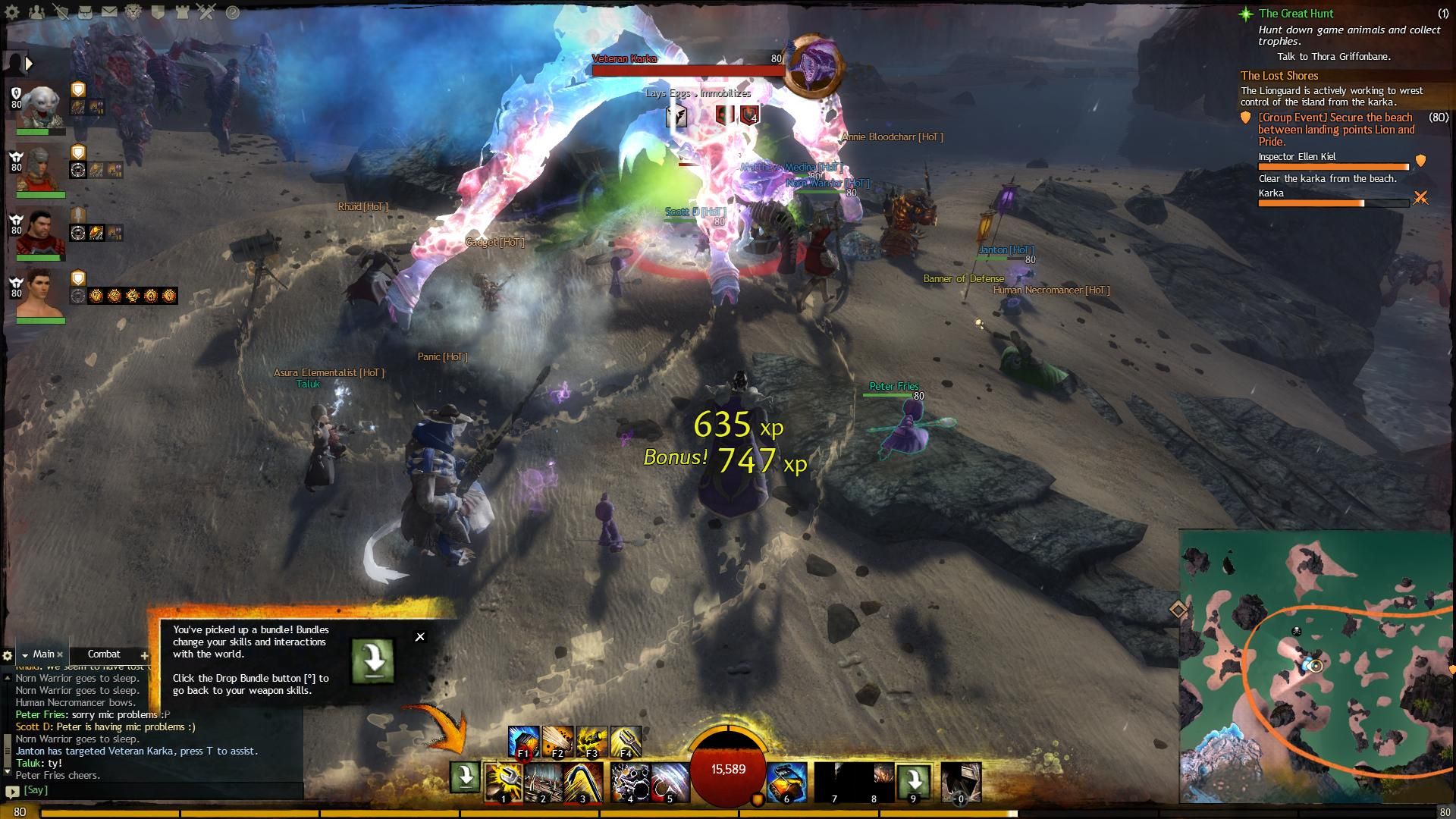
Task: Add a new chat tab
Action: [x=144, y=655]
